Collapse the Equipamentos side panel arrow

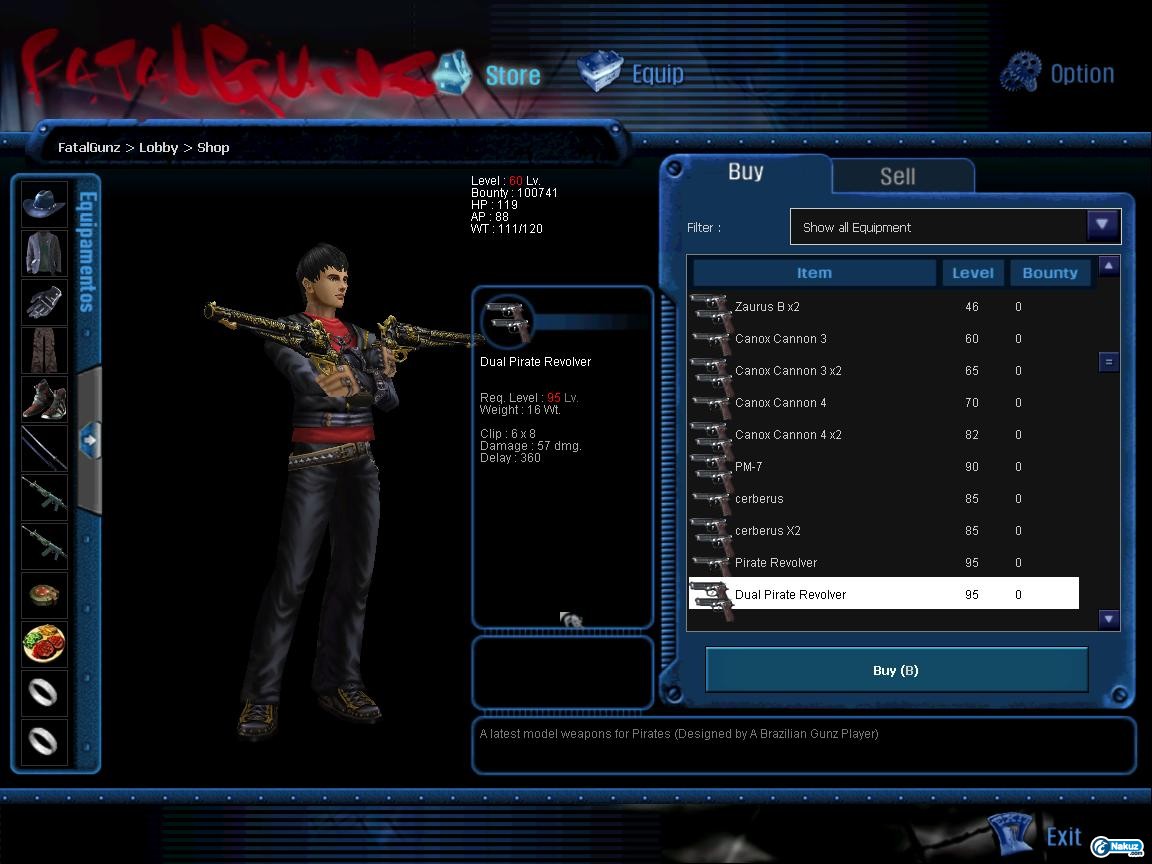click(x=89, y=439)
